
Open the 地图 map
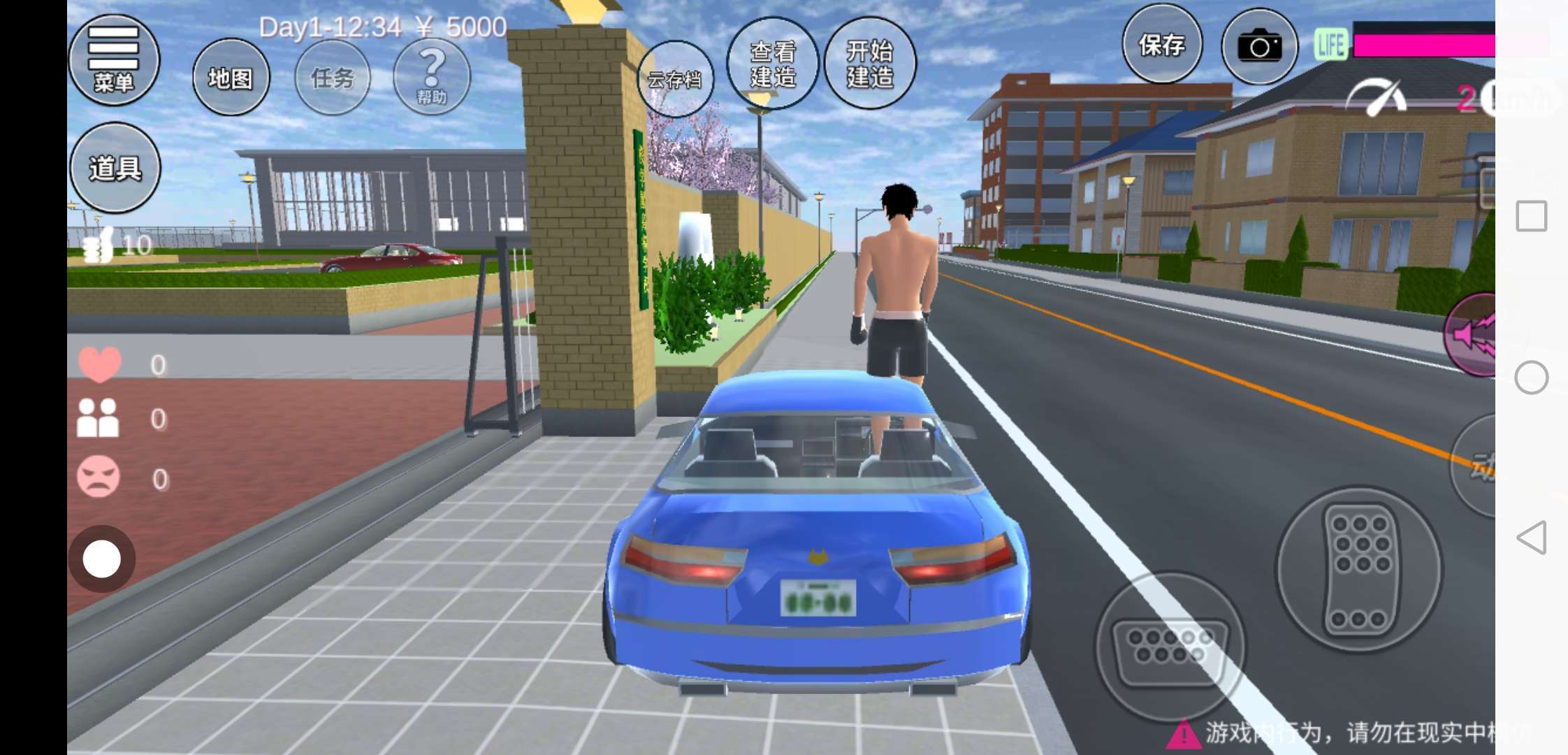coord(231,78)
